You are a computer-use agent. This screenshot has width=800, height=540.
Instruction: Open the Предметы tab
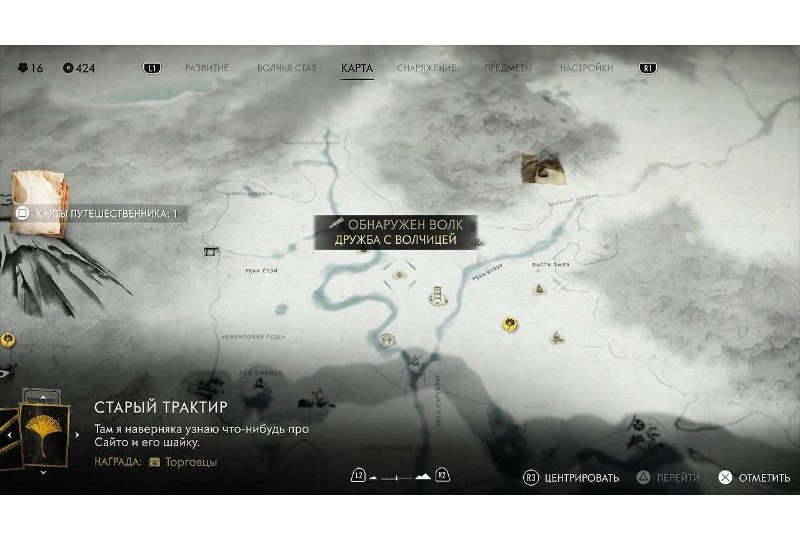tap(508, 68)
